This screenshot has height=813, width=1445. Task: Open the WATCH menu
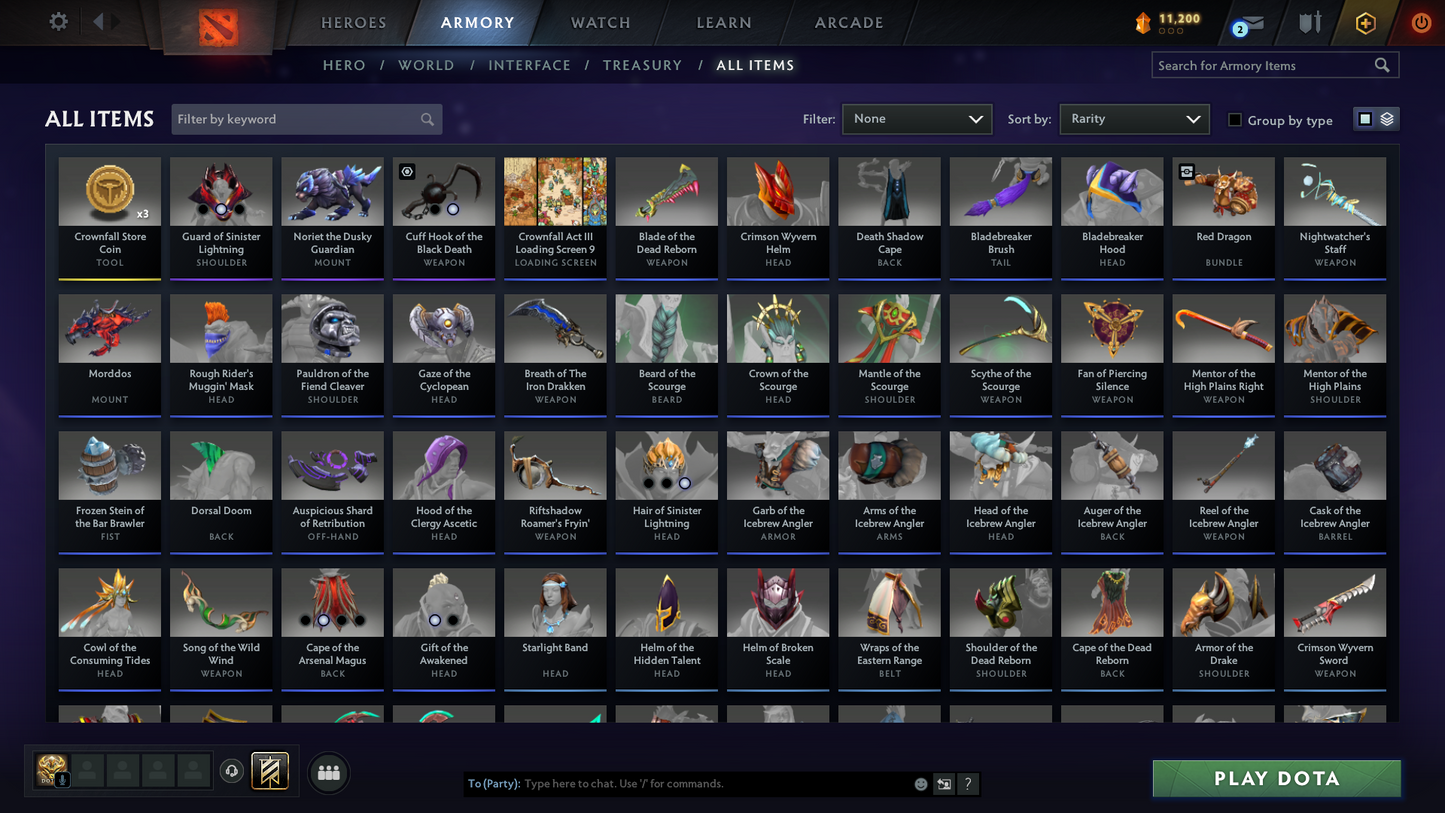[599, 22]
